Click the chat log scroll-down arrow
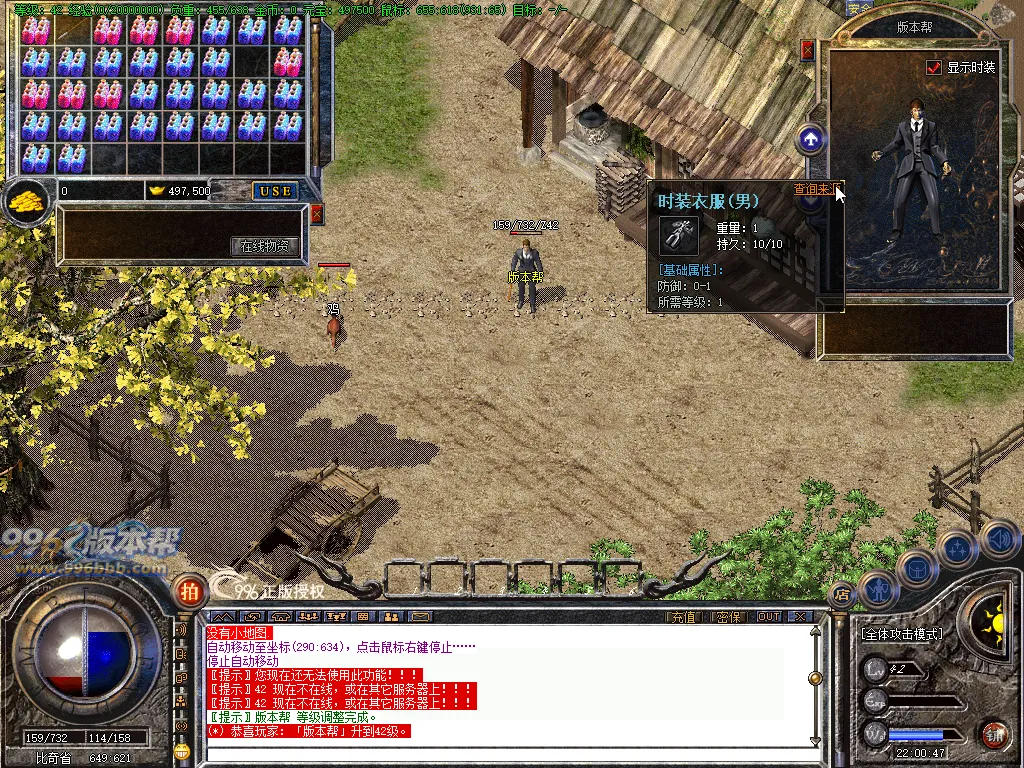Image resolution: width=1024 pixels, height=768 pixels. [815, 740]
